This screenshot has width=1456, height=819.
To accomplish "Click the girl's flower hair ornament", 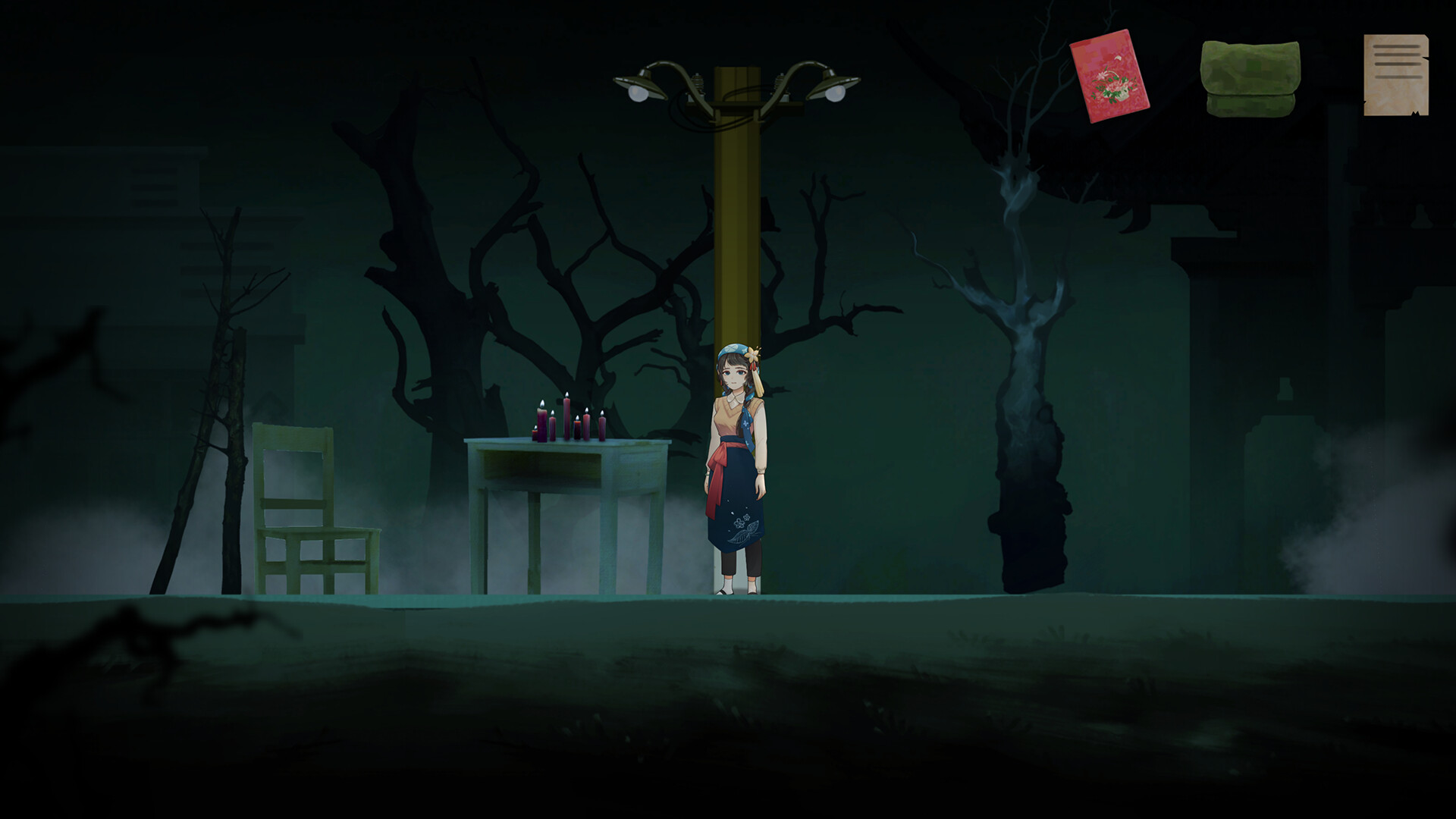I will (x=752, y=354).
